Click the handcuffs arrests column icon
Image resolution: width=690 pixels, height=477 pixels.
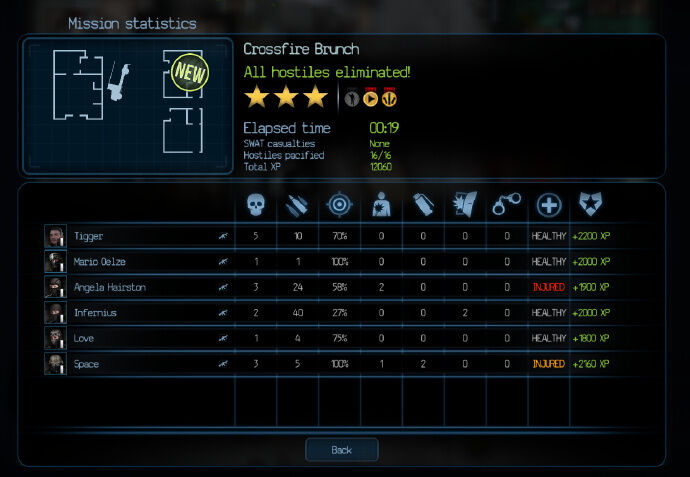507,205
